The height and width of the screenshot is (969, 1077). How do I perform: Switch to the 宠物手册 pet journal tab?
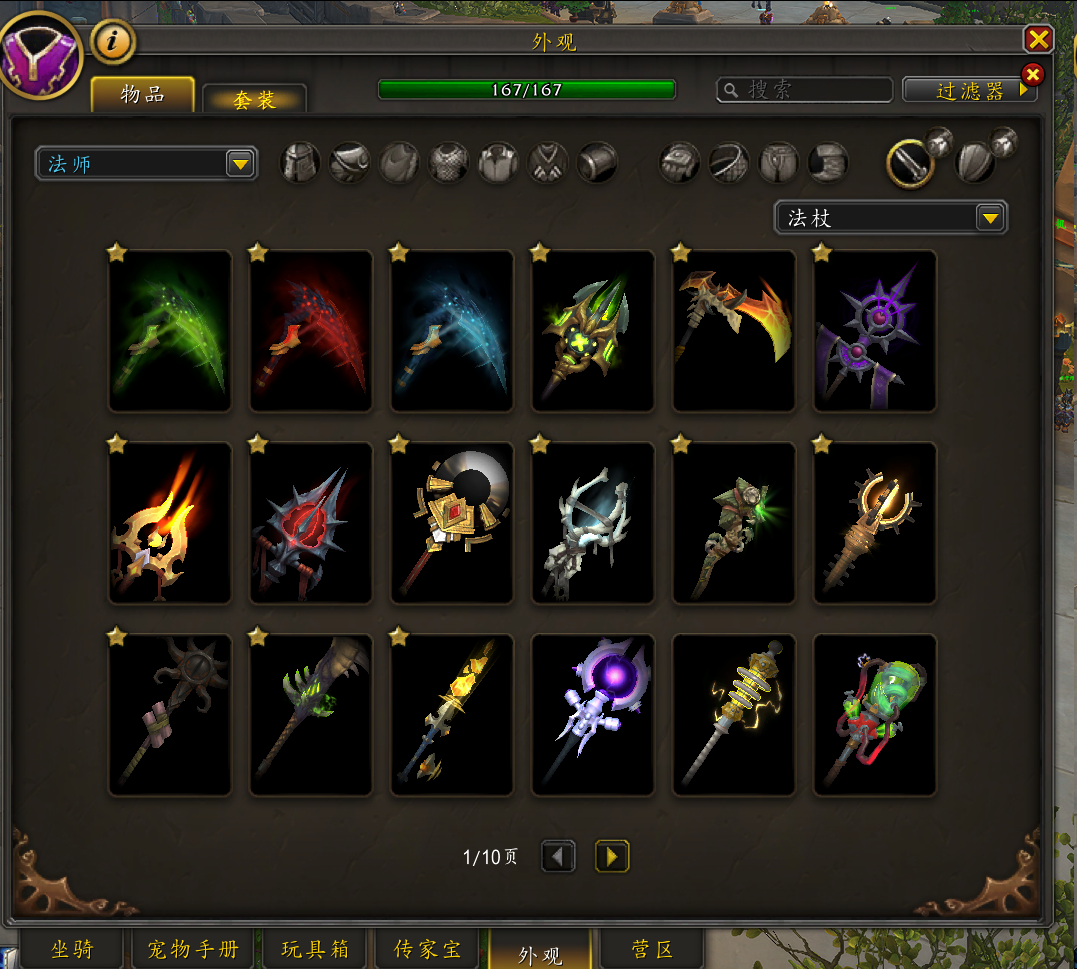[x=193, y=949]
